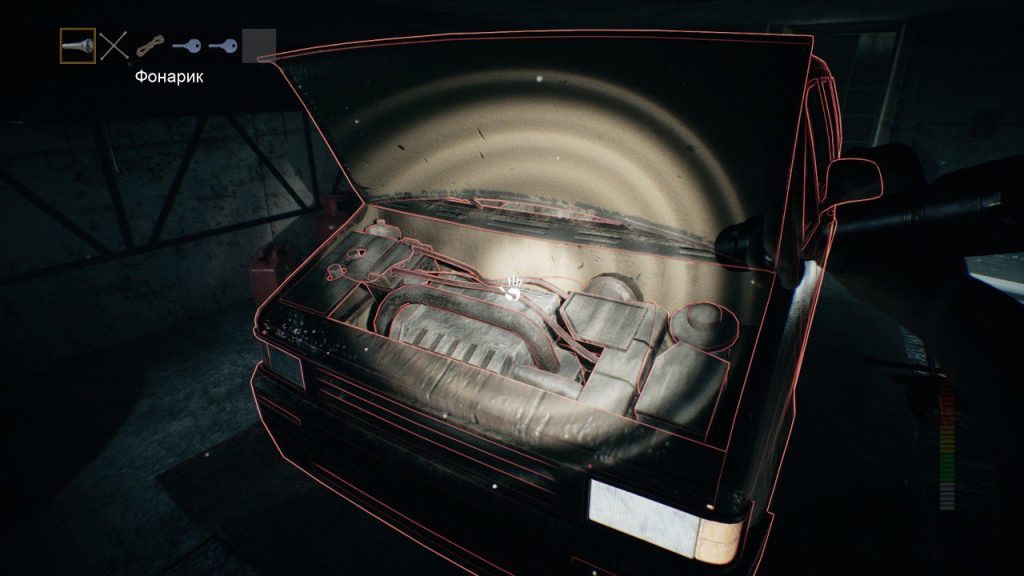Choose the cross-shaped lug wrench item
1024x576 pixels.
click(x=115, y=46)
